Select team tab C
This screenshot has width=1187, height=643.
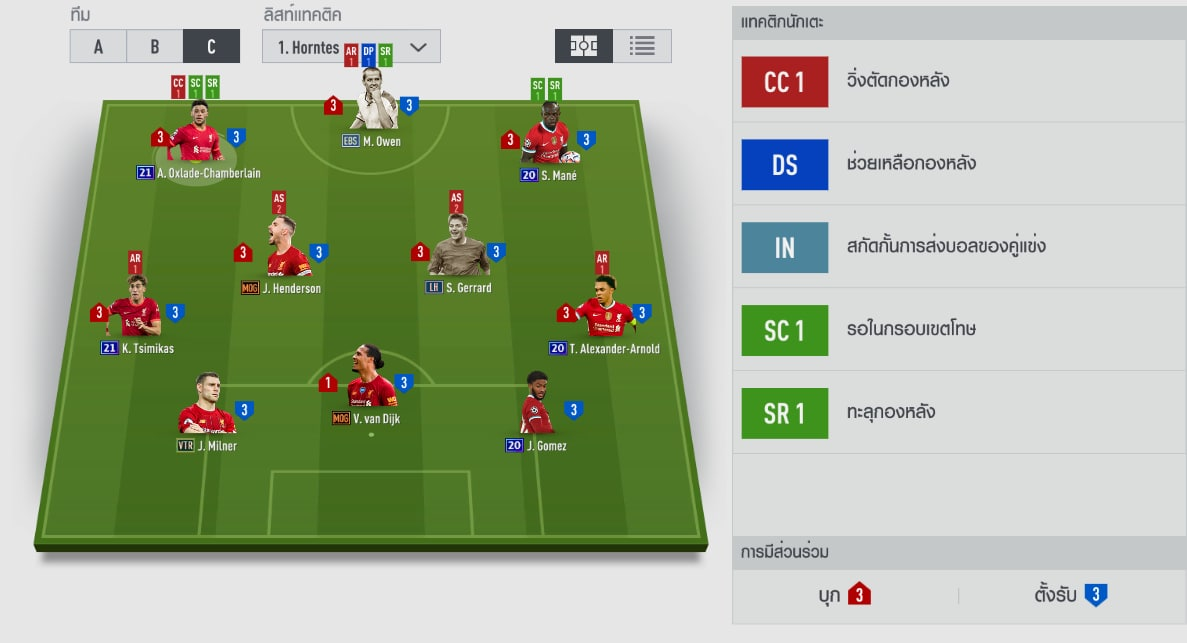coord(211,46)
